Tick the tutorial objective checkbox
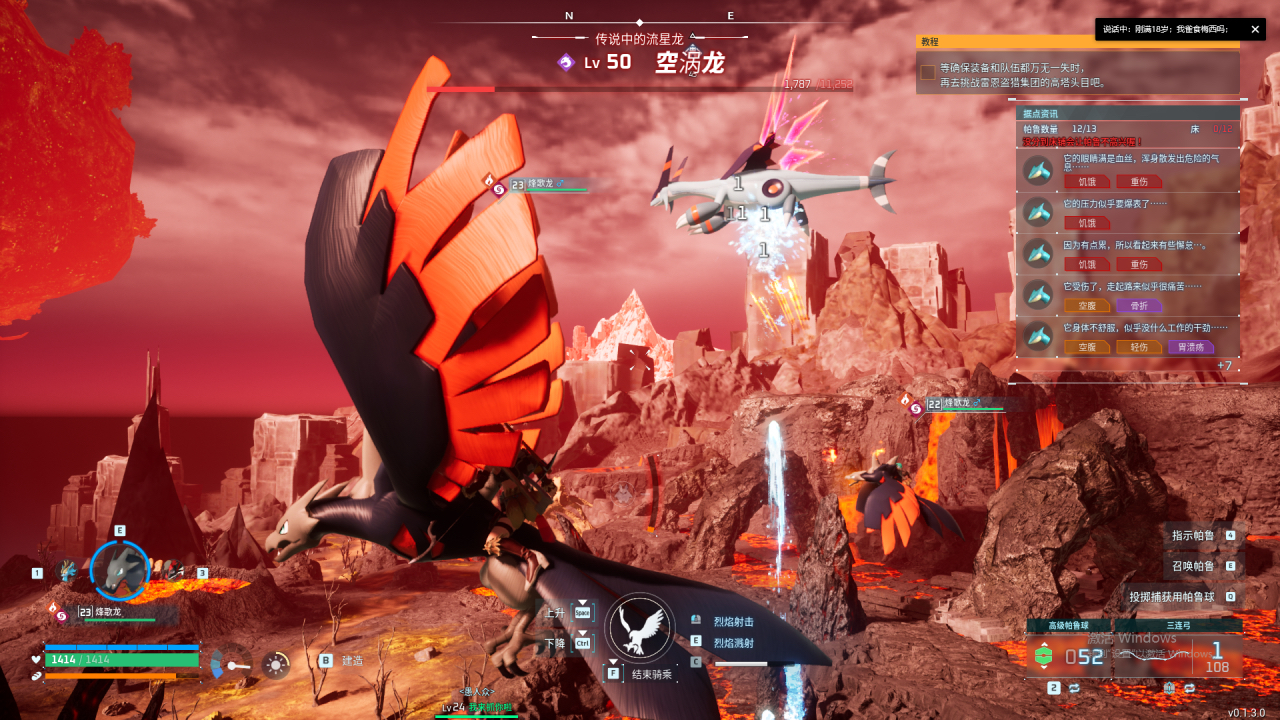 tap(928, 72)
